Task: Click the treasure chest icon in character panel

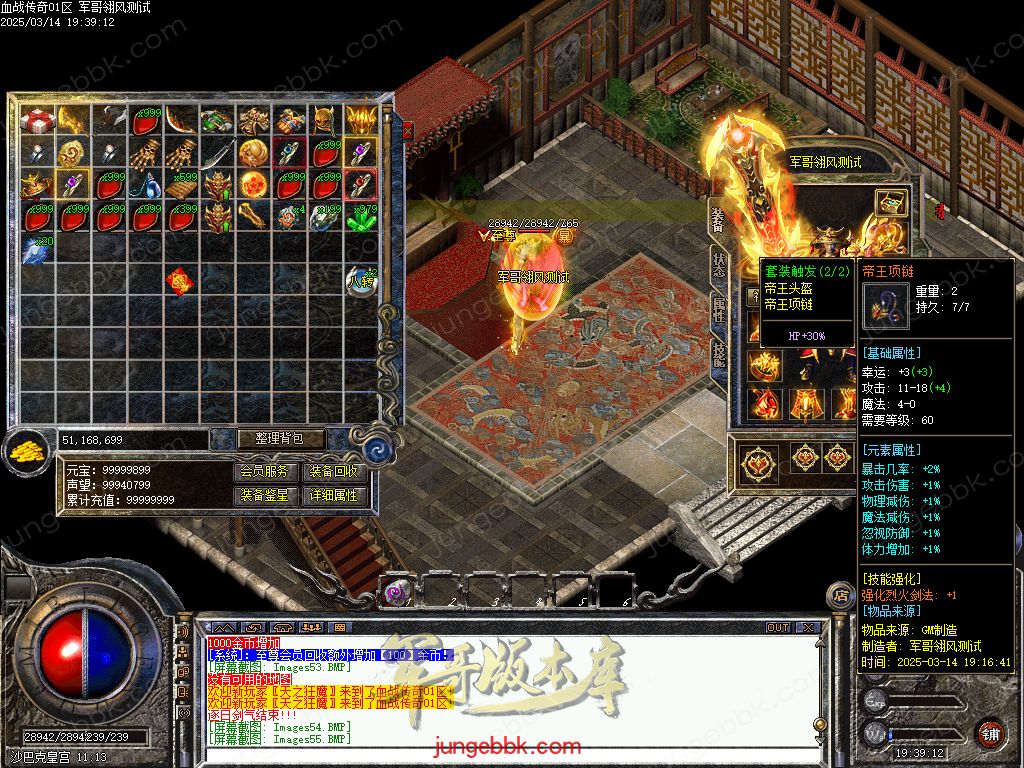Action: [891, 203]
